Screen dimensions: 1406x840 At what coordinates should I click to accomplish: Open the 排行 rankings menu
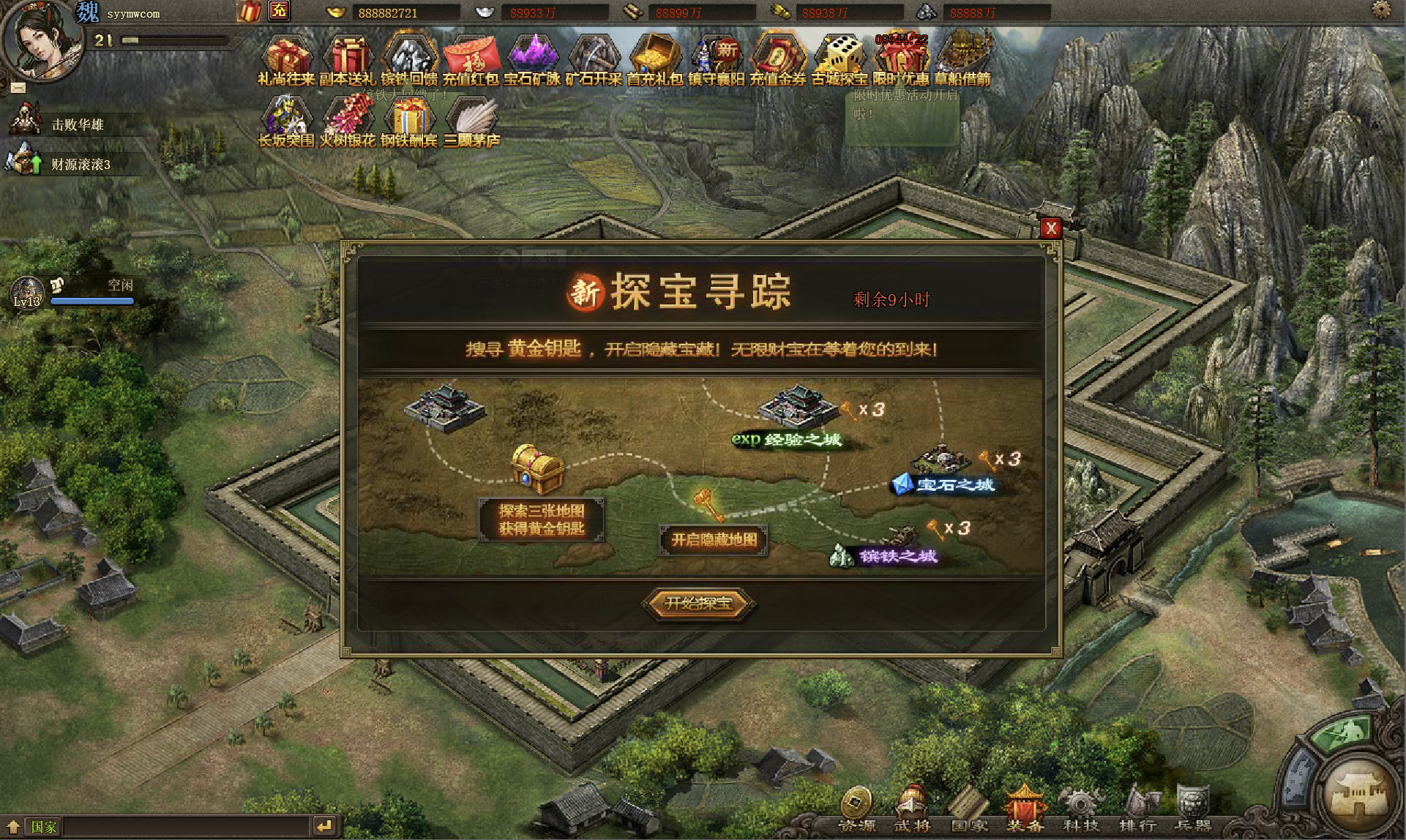[x=1137, y=809]
